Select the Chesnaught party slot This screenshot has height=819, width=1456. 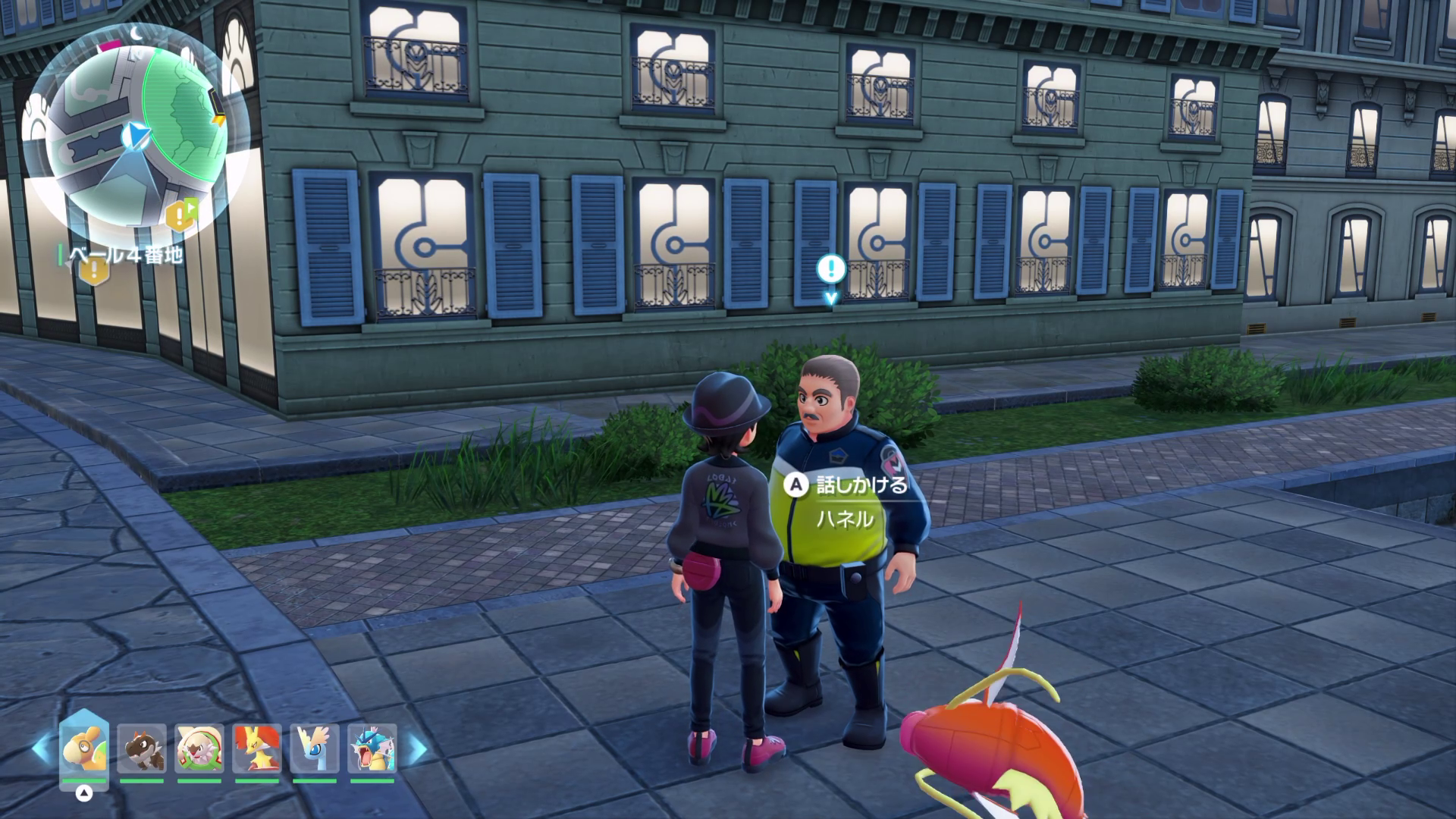(x=199, y=749)
